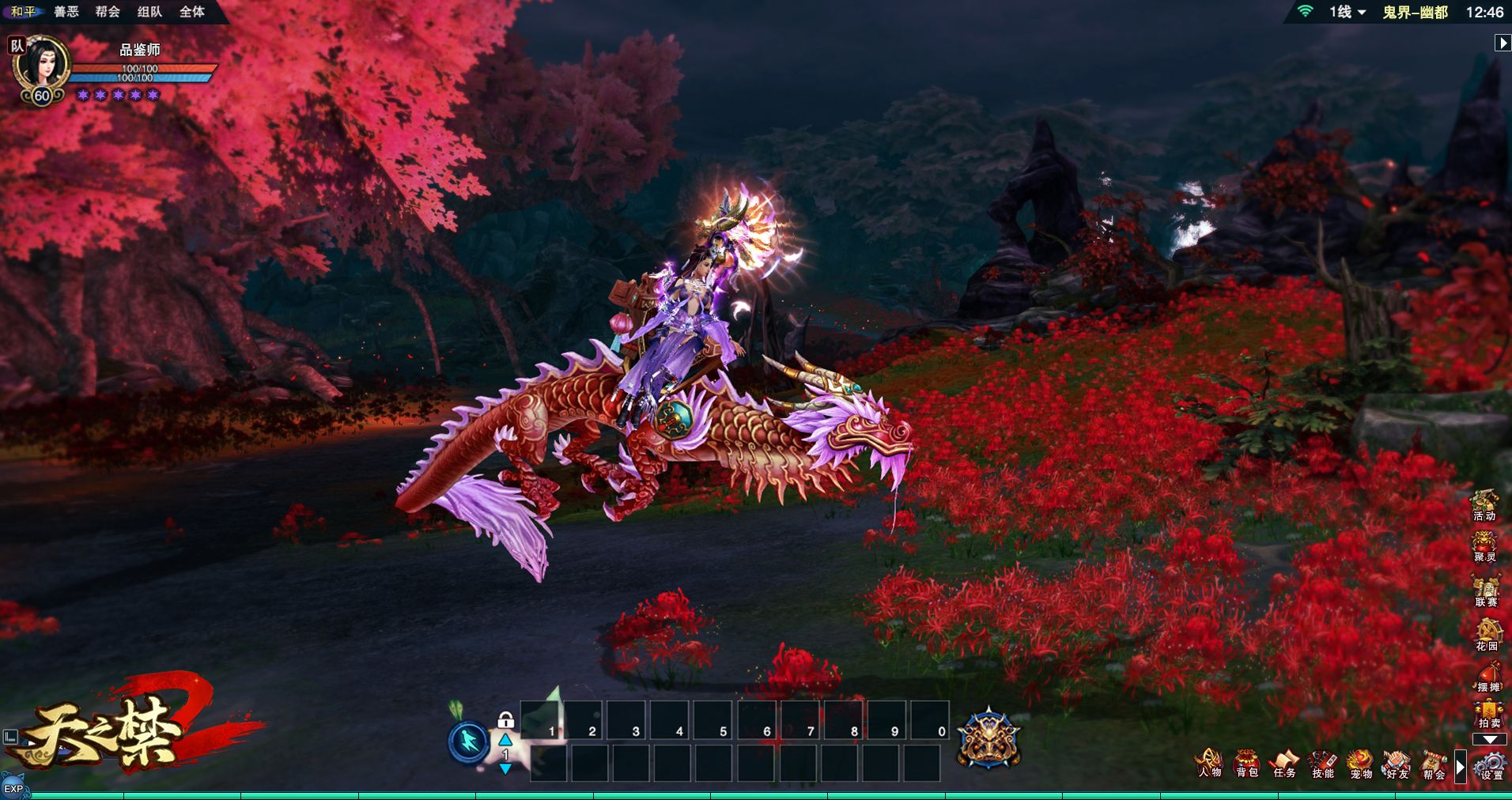Image resolution: width=1512 pixels, height=800 pixels.
Task: Open the 好友 friends list
Action: [x=1397, y=764]
